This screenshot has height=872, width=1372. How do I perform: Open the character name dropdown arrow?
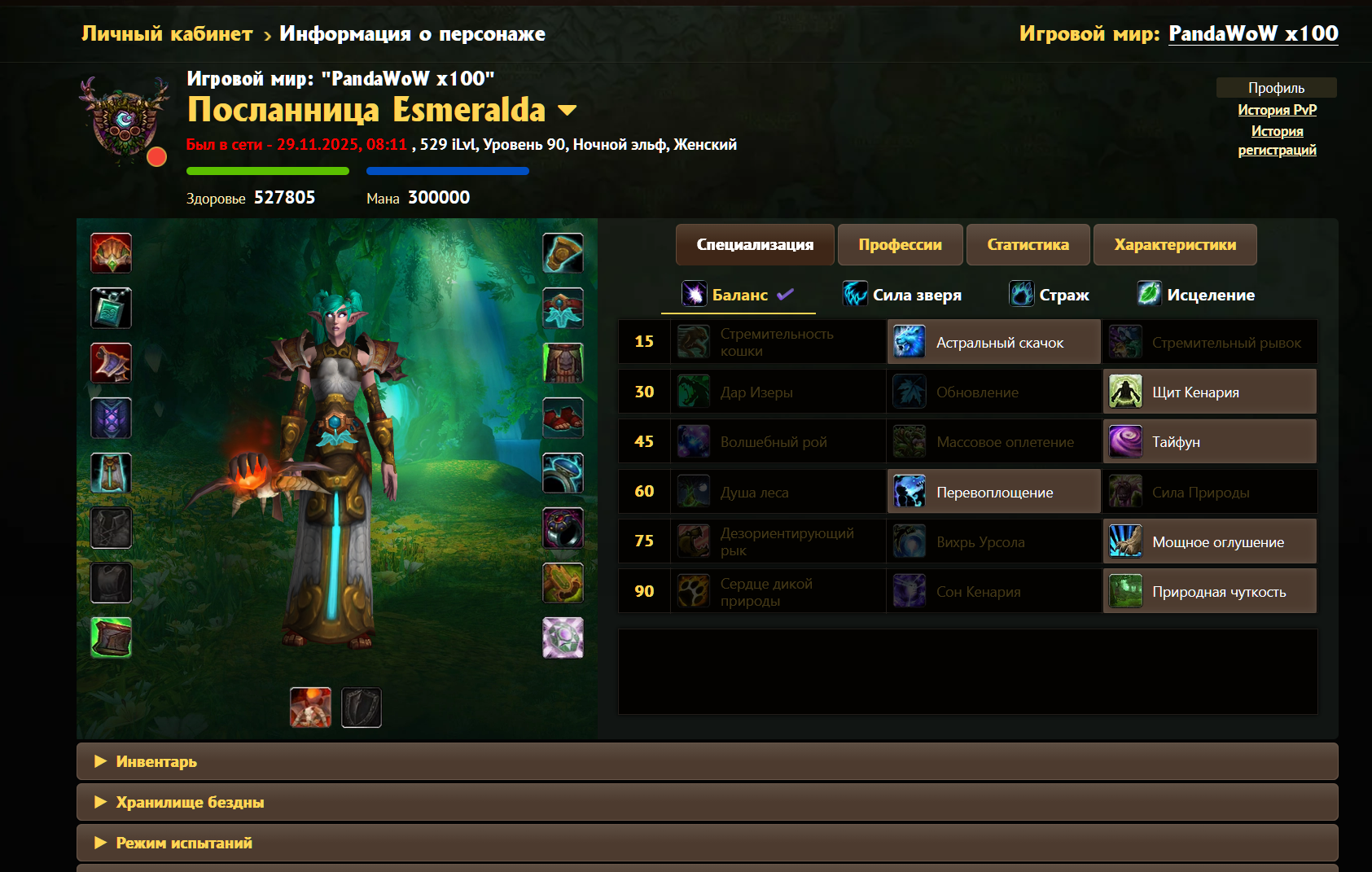(567, 111)
